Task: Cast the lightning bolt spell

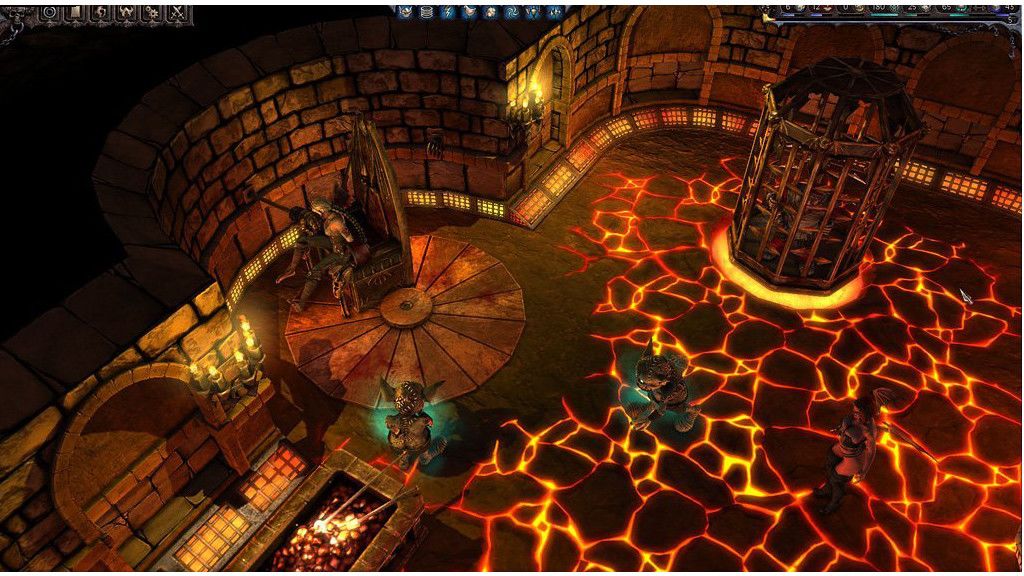Action: [x=448, y=12]
